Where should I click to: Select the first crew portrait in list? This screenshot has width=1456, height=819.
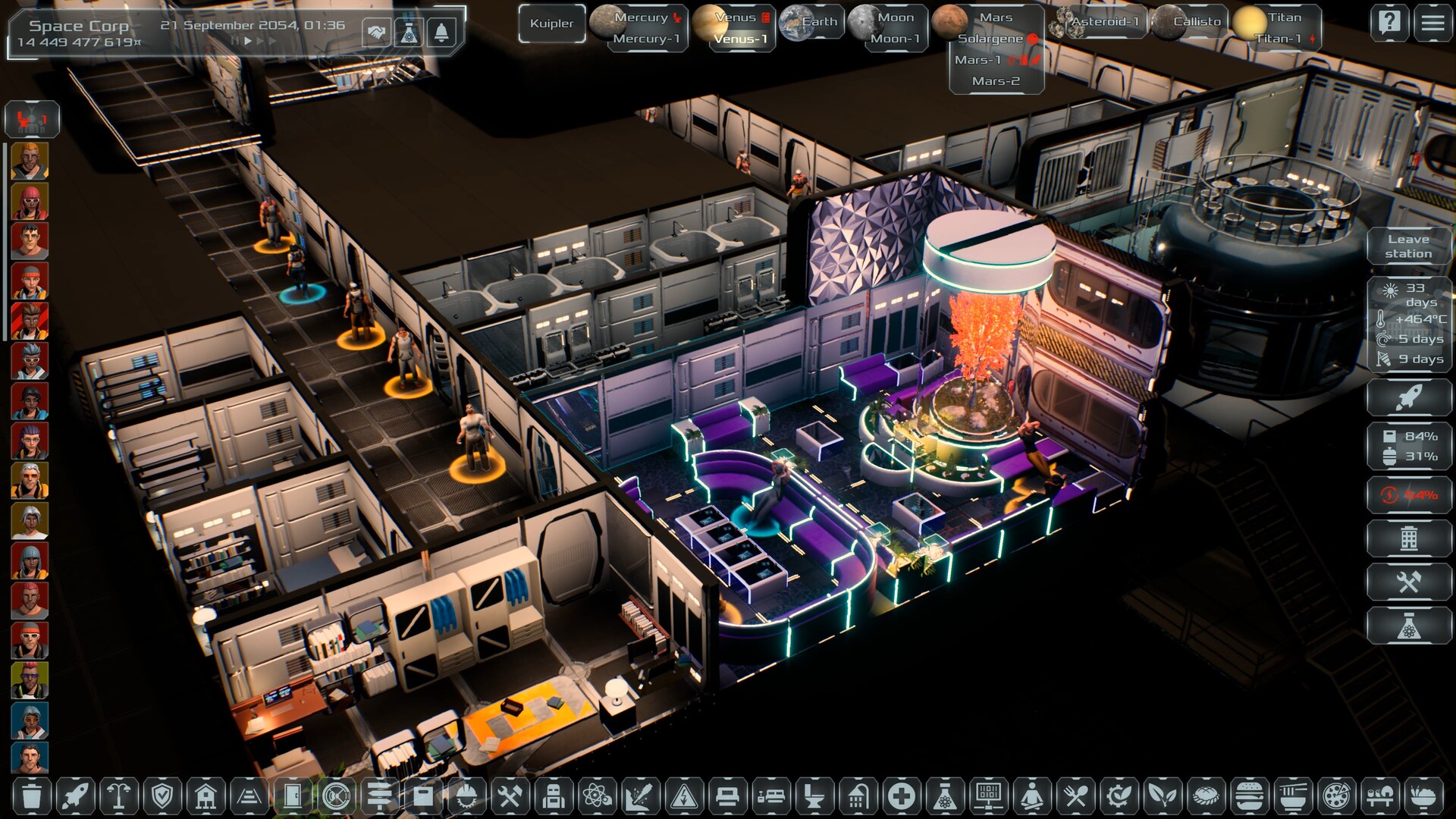(30, 161)
